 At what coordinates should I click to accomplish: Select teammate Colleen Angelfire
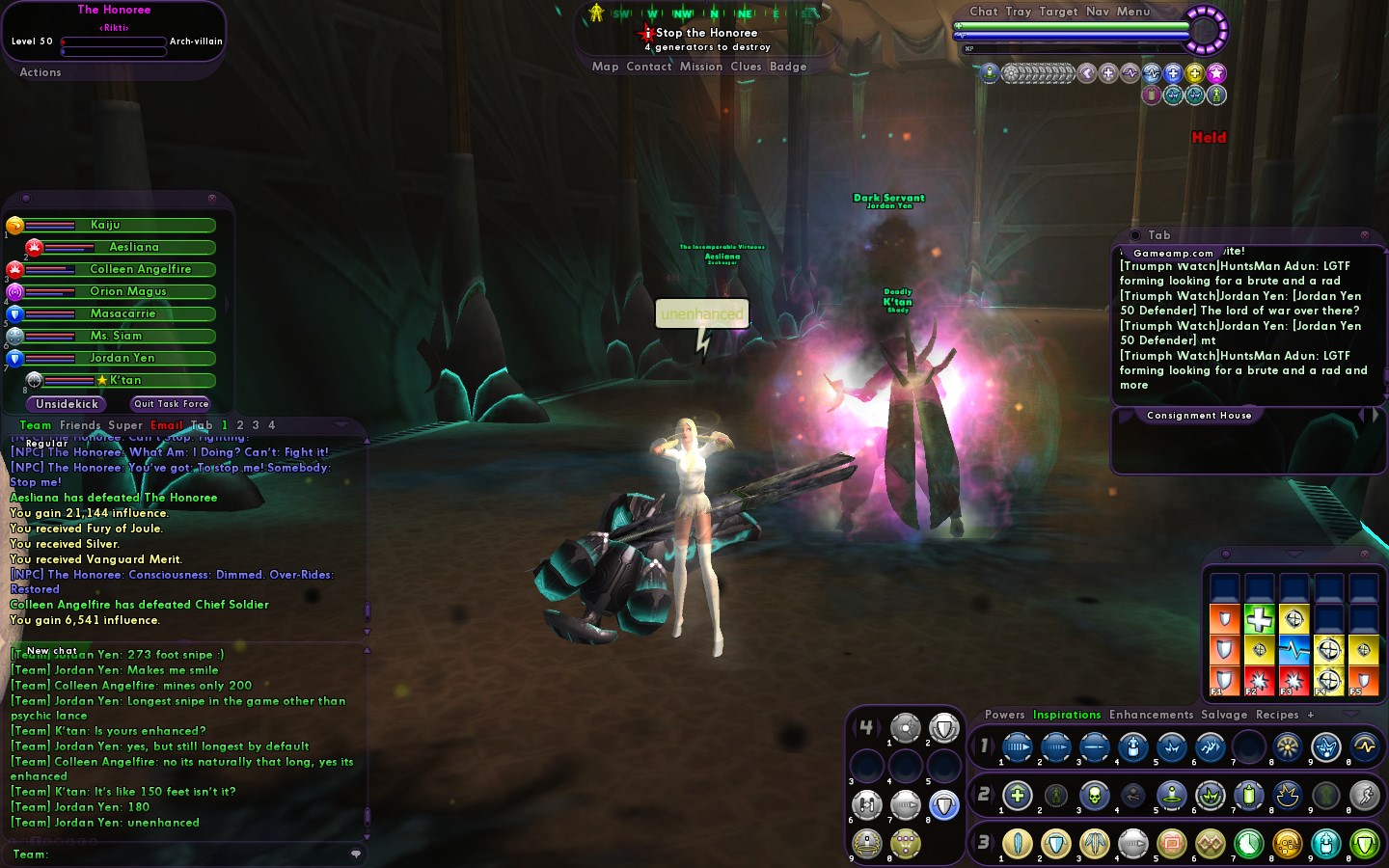click(140, 269)
